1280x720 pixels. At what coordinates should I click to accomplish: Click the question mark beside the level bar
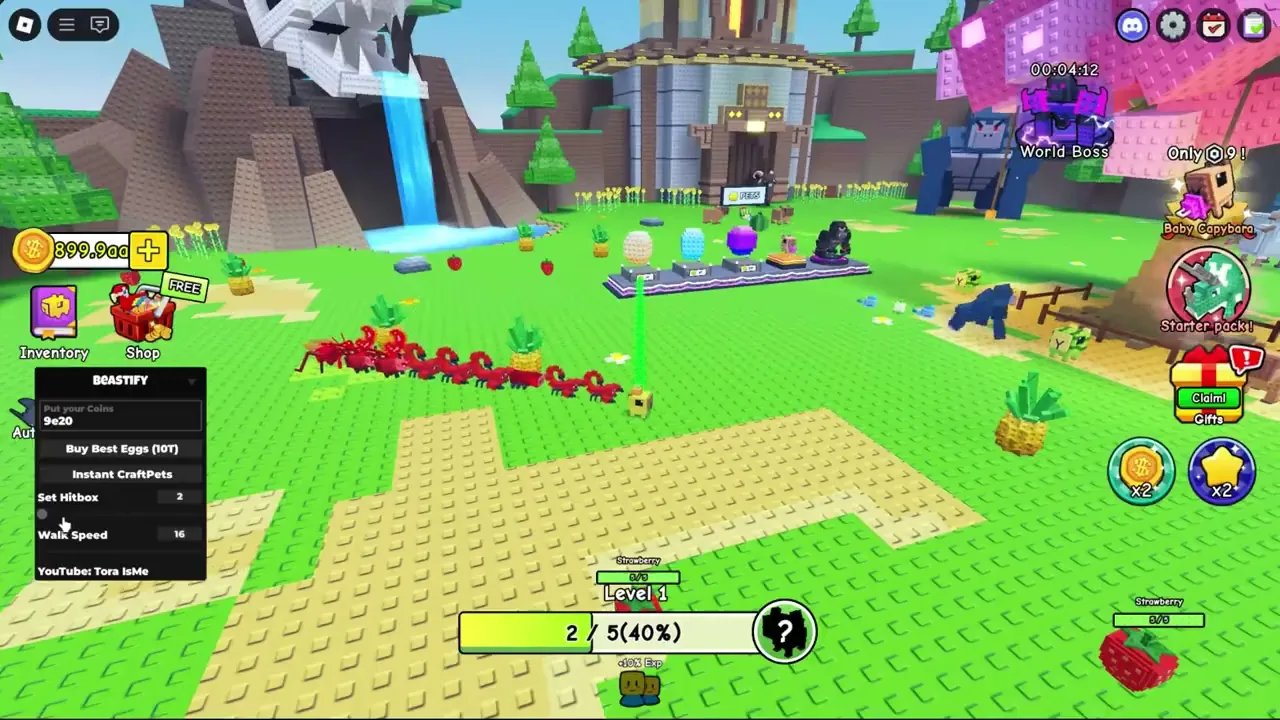(x=785, y=631)
